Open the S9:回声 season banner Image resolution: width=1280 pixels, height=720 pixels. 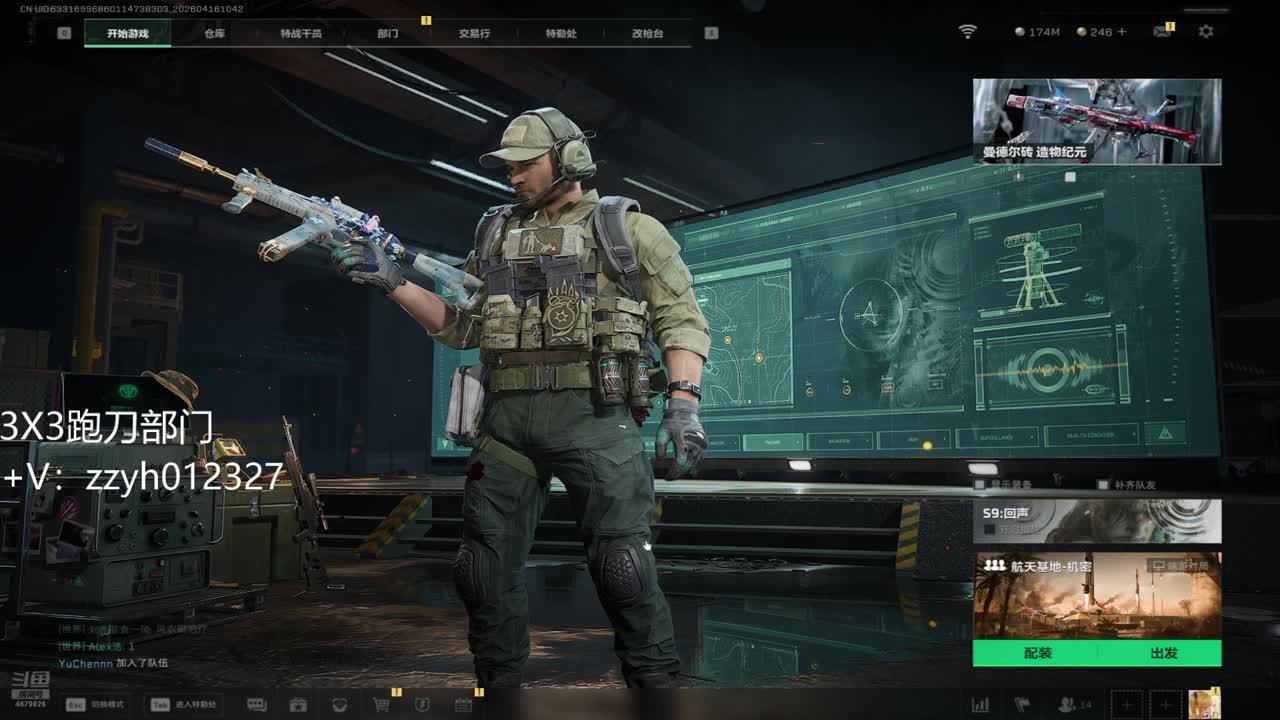click(1097, 521)
